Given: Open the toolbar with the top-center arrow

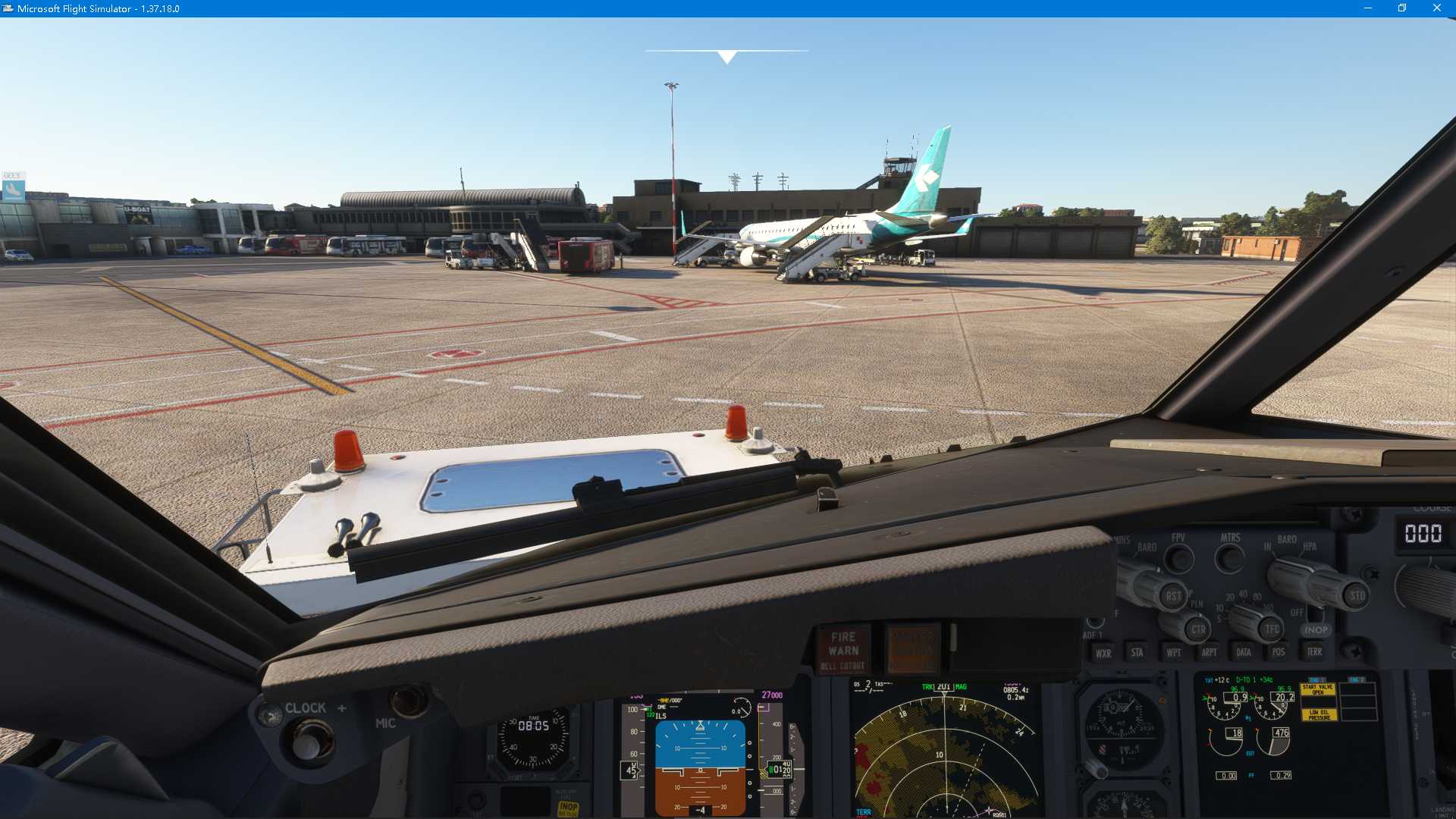Looking at the screenshot, I should (x=726, y=55).
